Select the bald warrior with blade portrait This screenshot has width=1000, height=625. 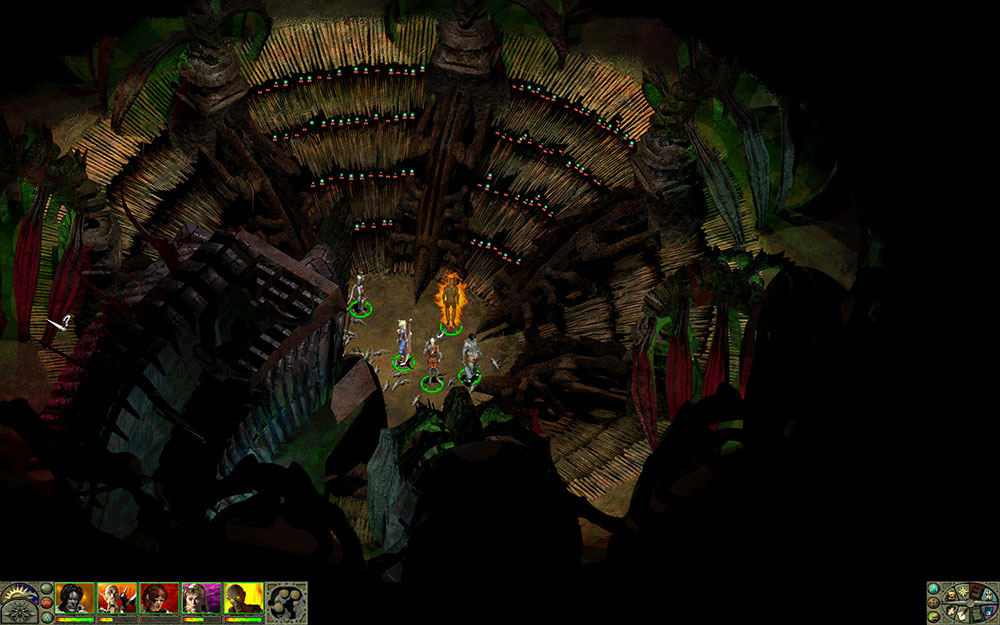[x=117, y=598]
